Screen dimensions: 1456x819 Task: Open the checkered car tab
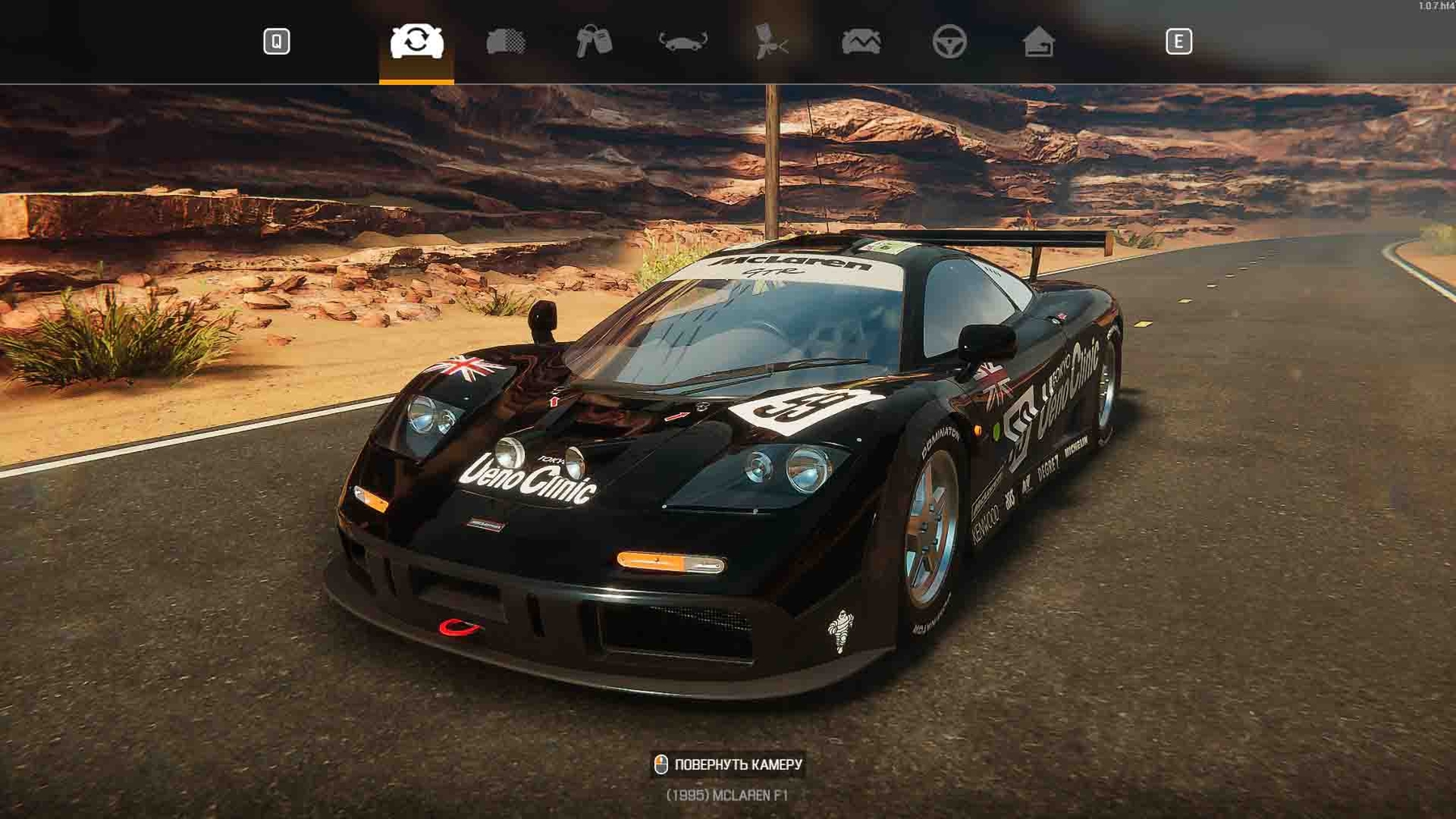[506, 41]
